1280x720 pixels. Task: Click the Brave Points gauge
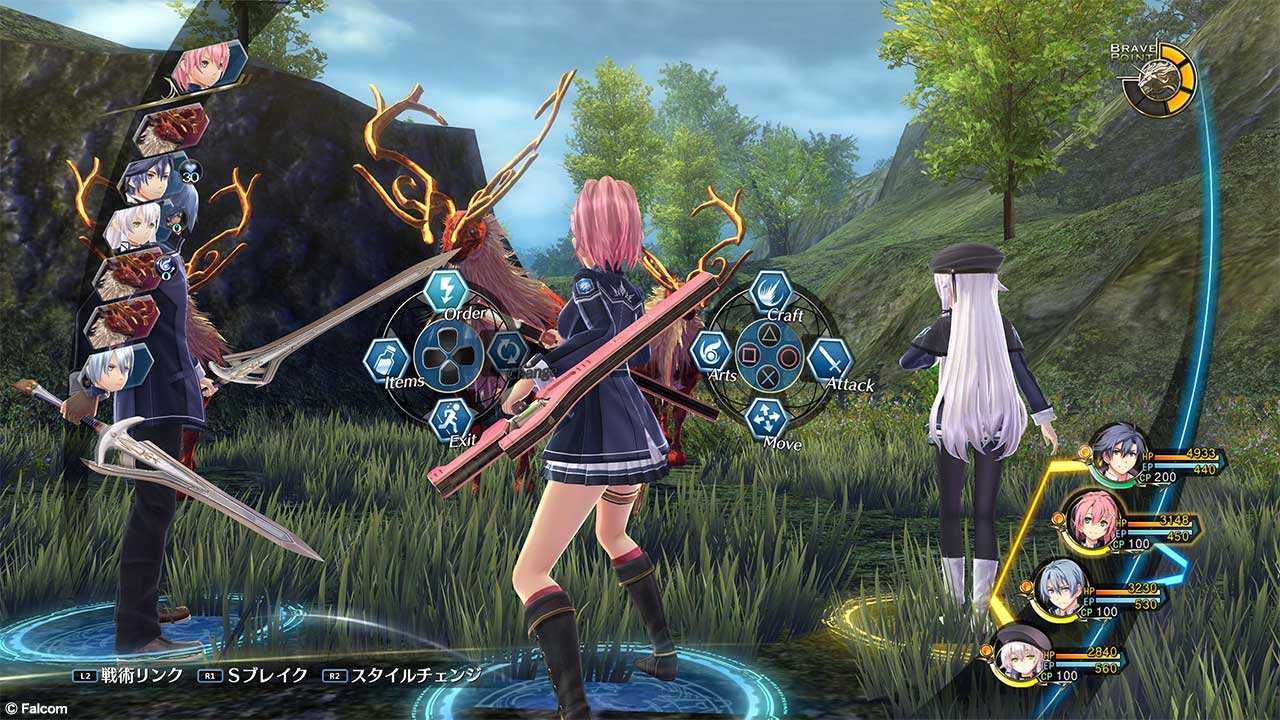pos(1158,78)
